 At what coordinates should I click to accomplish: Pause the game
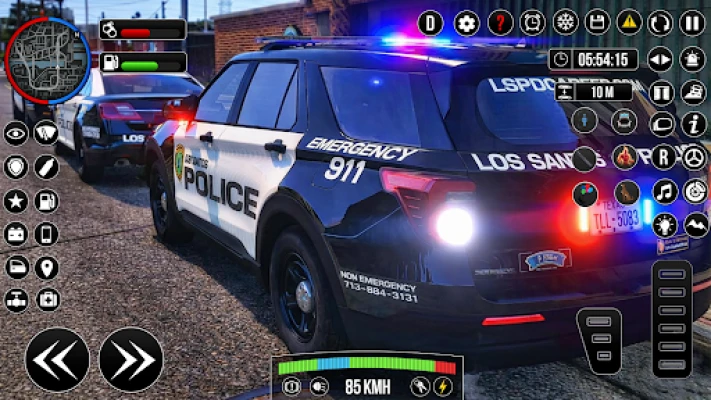(692, 23)
